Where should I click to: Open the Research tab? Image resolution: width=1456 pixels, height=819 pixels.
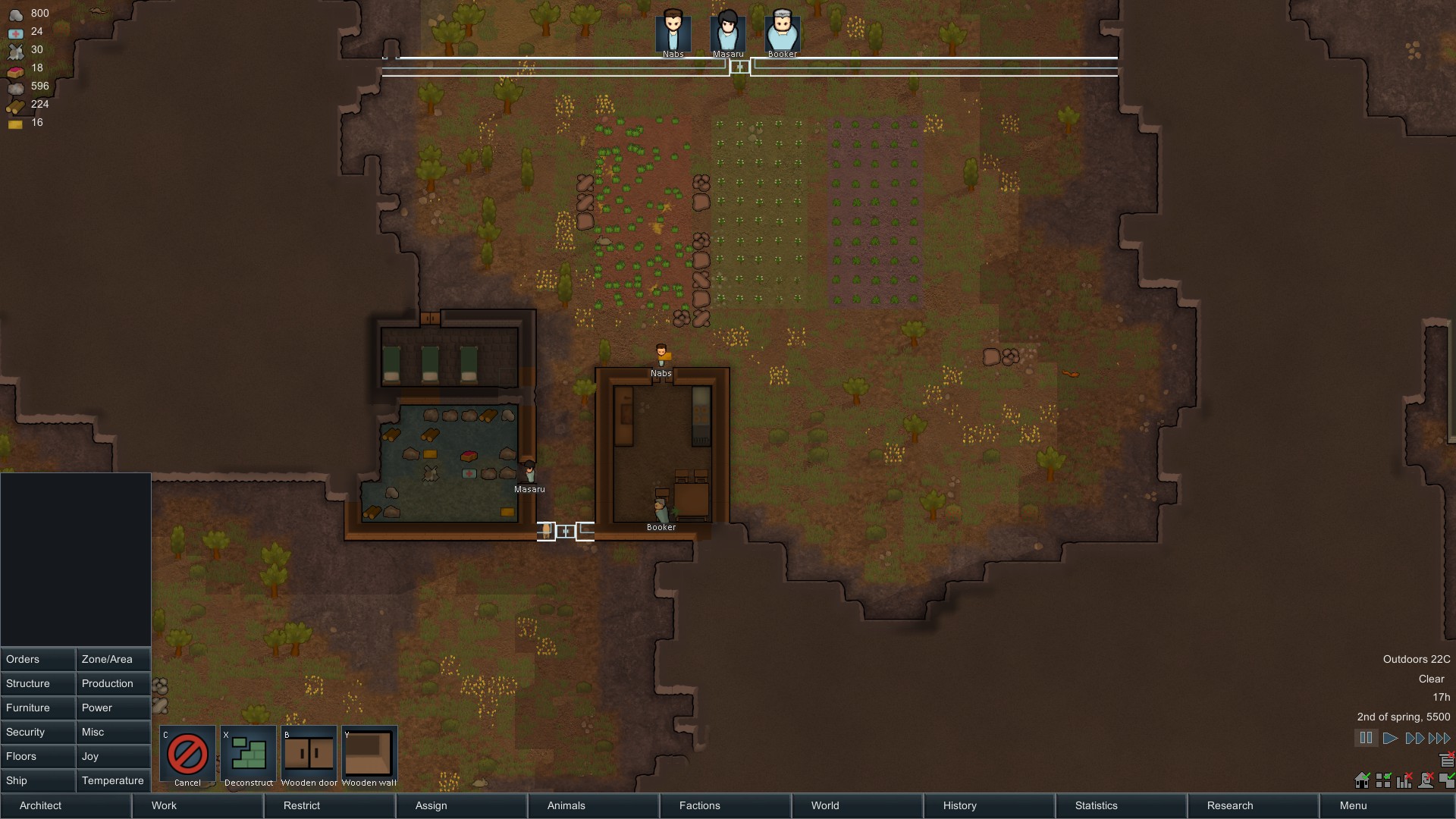pos(1252,805)
